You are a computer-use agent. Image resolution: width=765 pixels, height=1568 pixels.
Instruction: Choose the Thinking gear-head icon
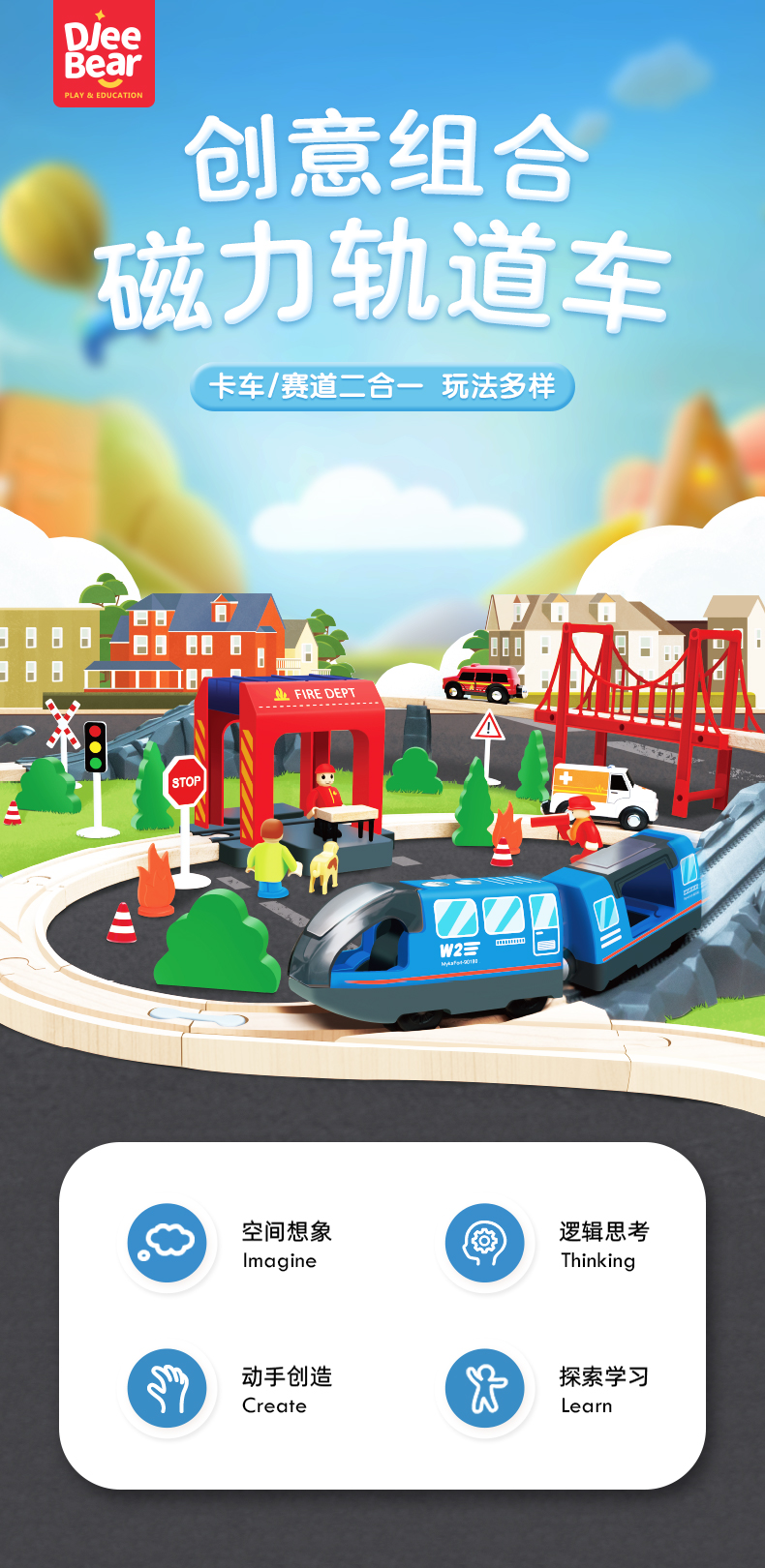484,1243
